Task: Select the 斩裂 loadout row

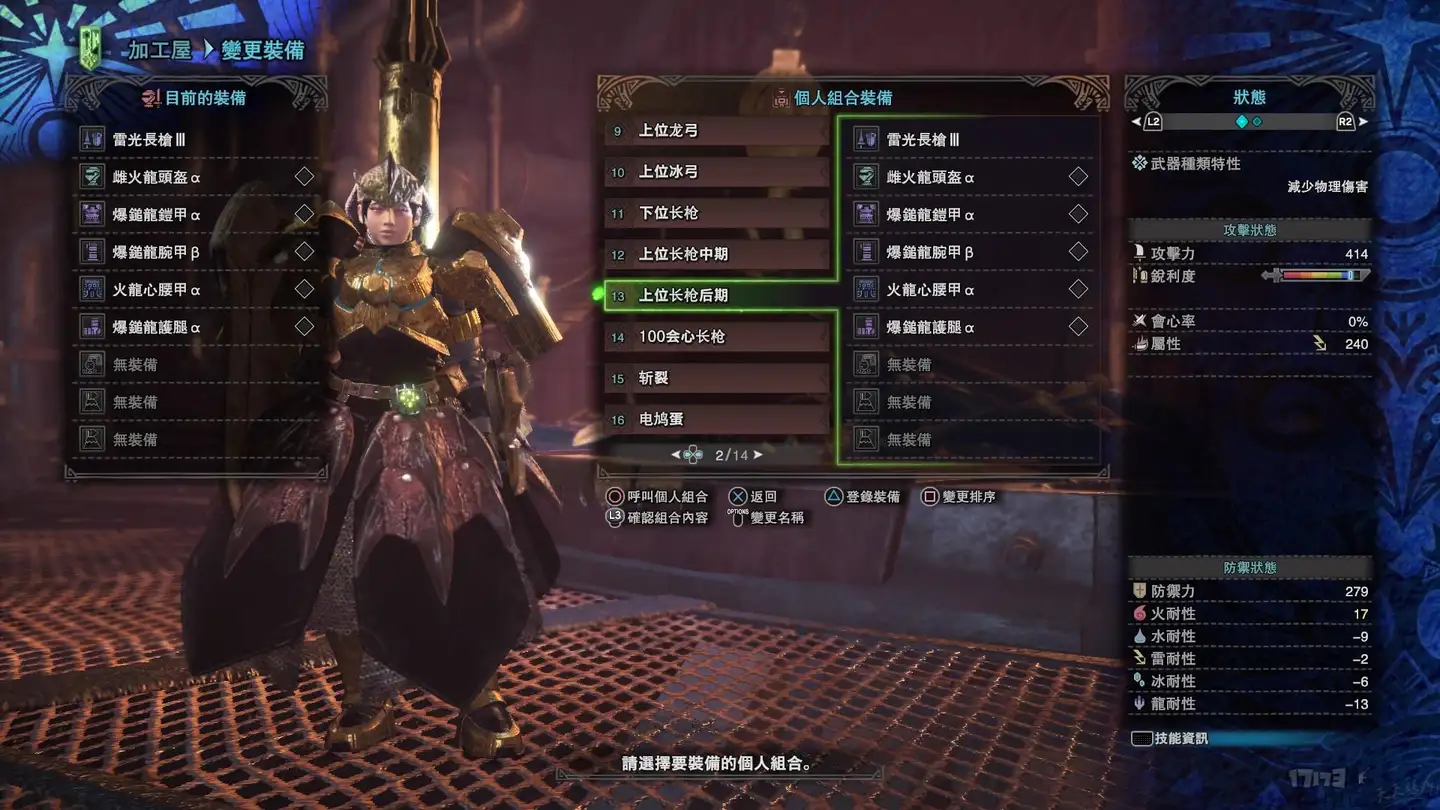Action: (716, 378)
